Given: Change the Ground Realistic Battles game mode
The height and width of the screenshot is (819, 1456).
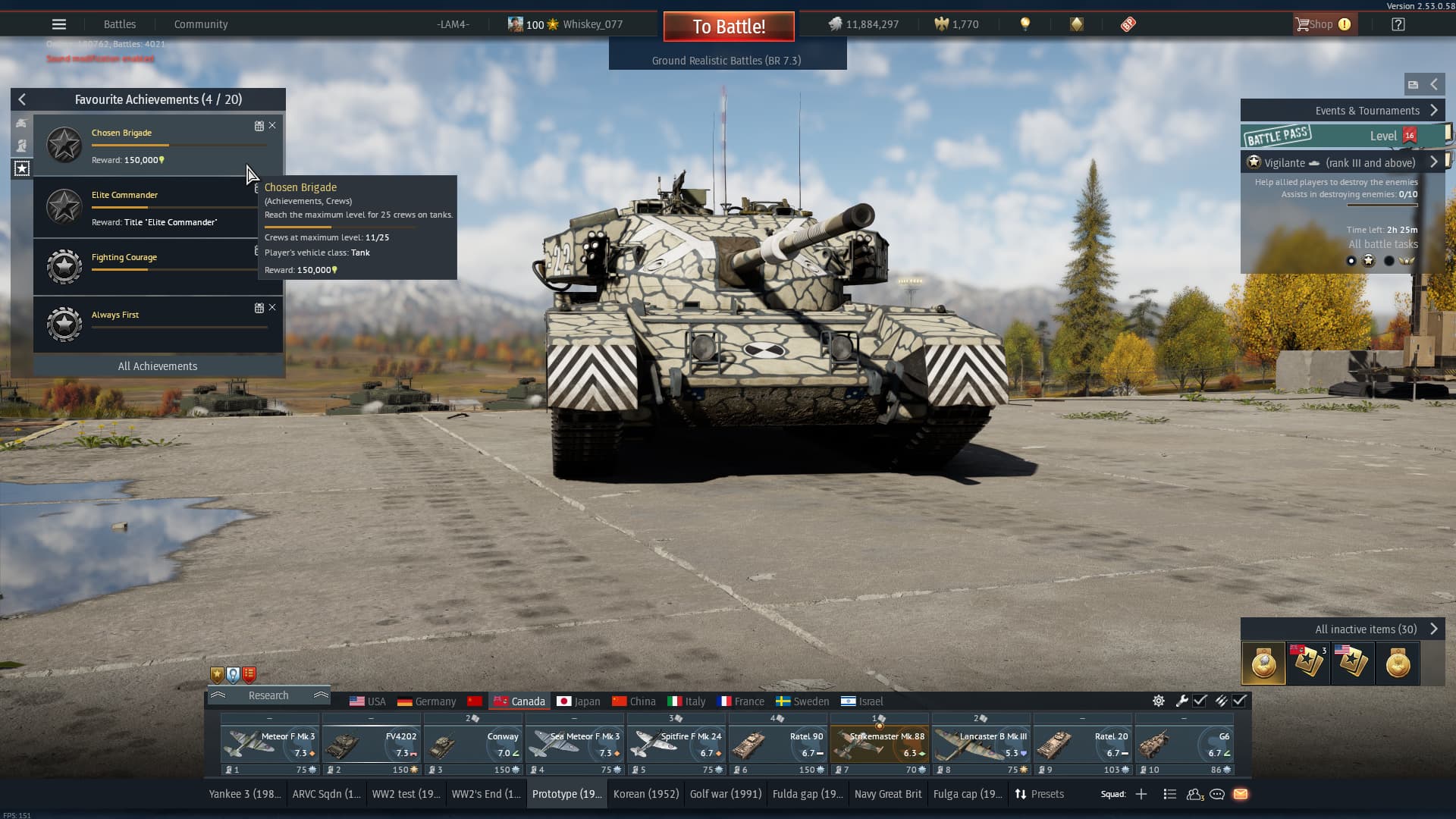Looking at the screenshot, I should [x=726, y=61].
